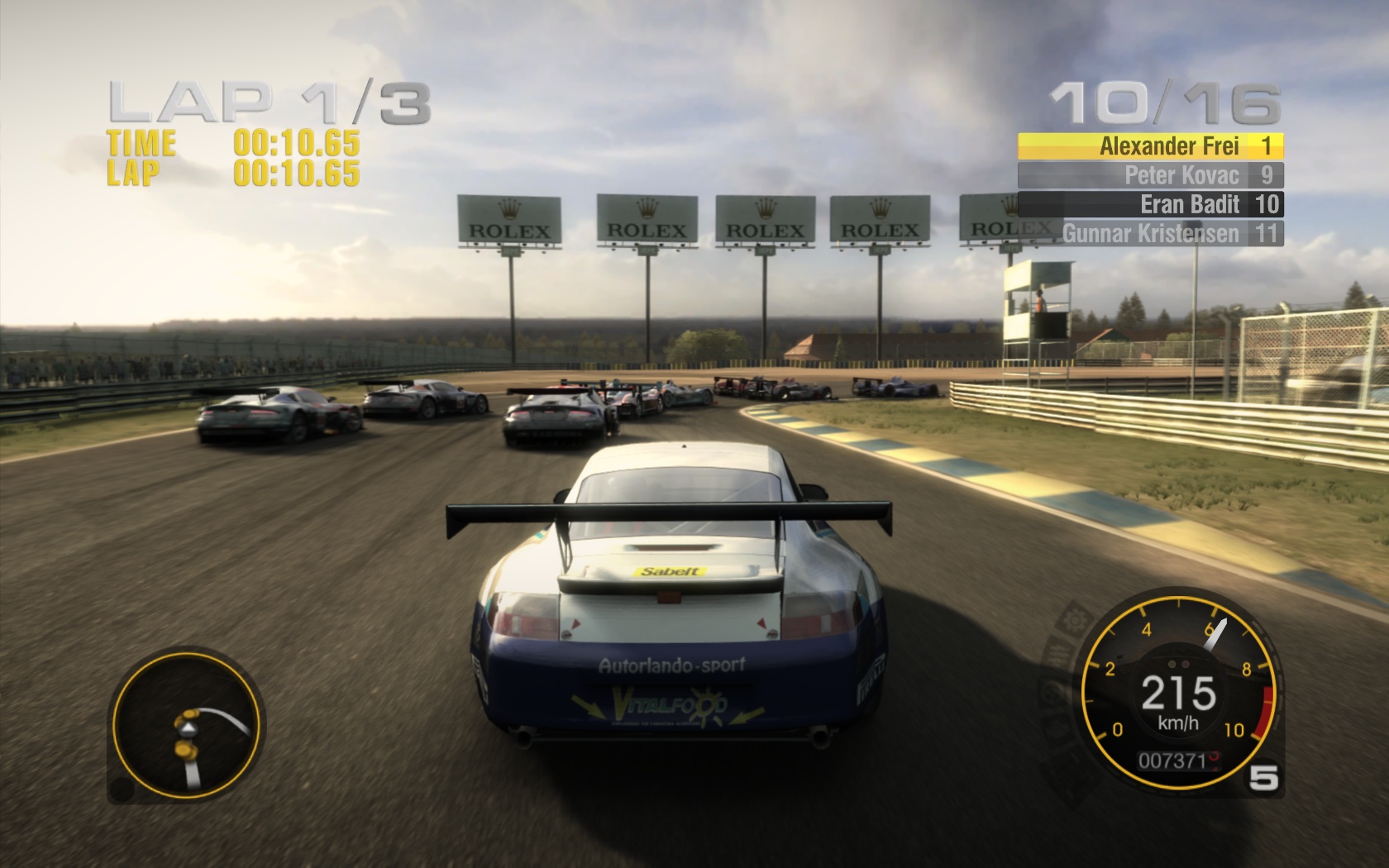Select Peter Kovac's standings row
Image resolution: width=1389 pixels, height=868 pixels.
1149,175
